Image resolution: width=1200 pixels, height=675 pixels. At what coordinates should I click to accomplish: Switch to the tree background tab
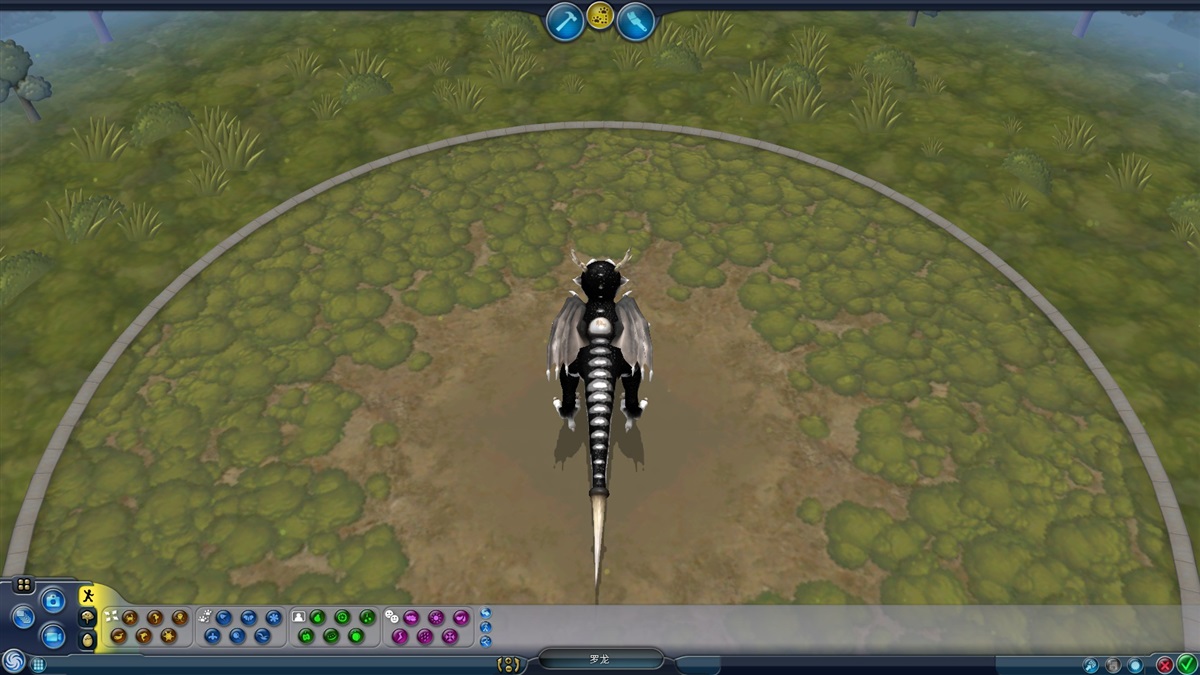88,617
